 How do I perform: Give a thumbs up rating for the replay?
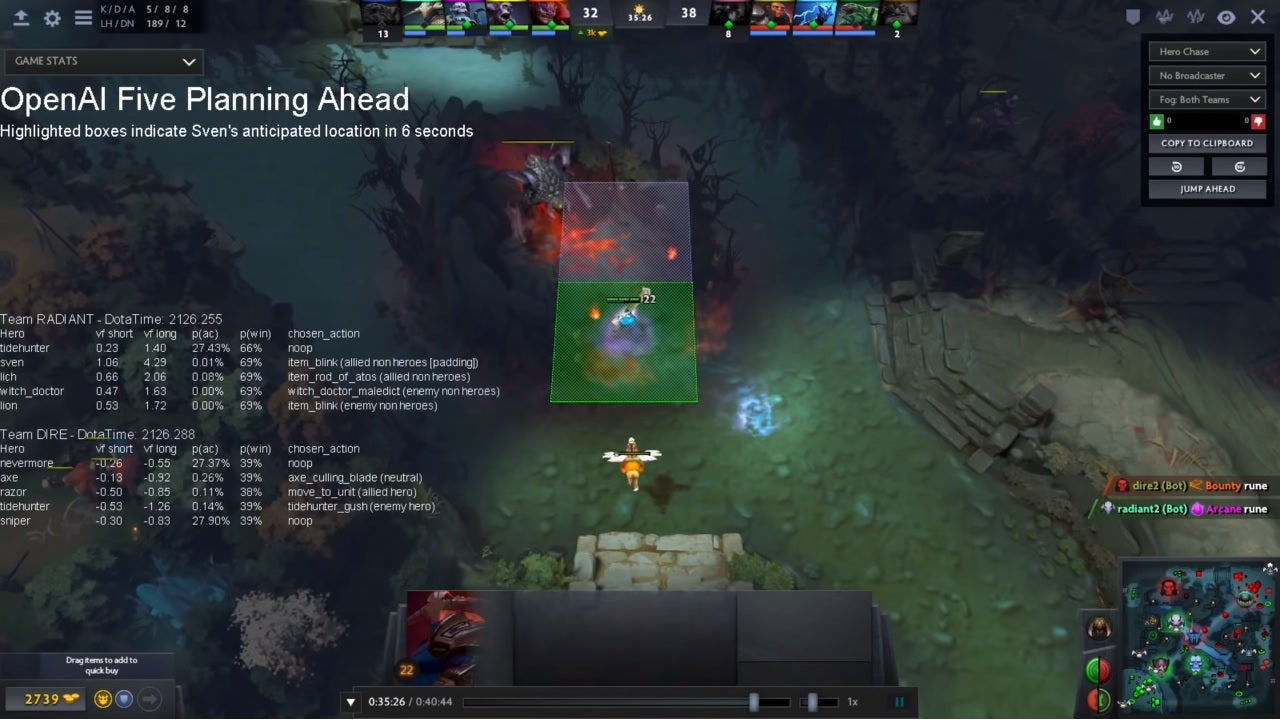[1157, 121]
